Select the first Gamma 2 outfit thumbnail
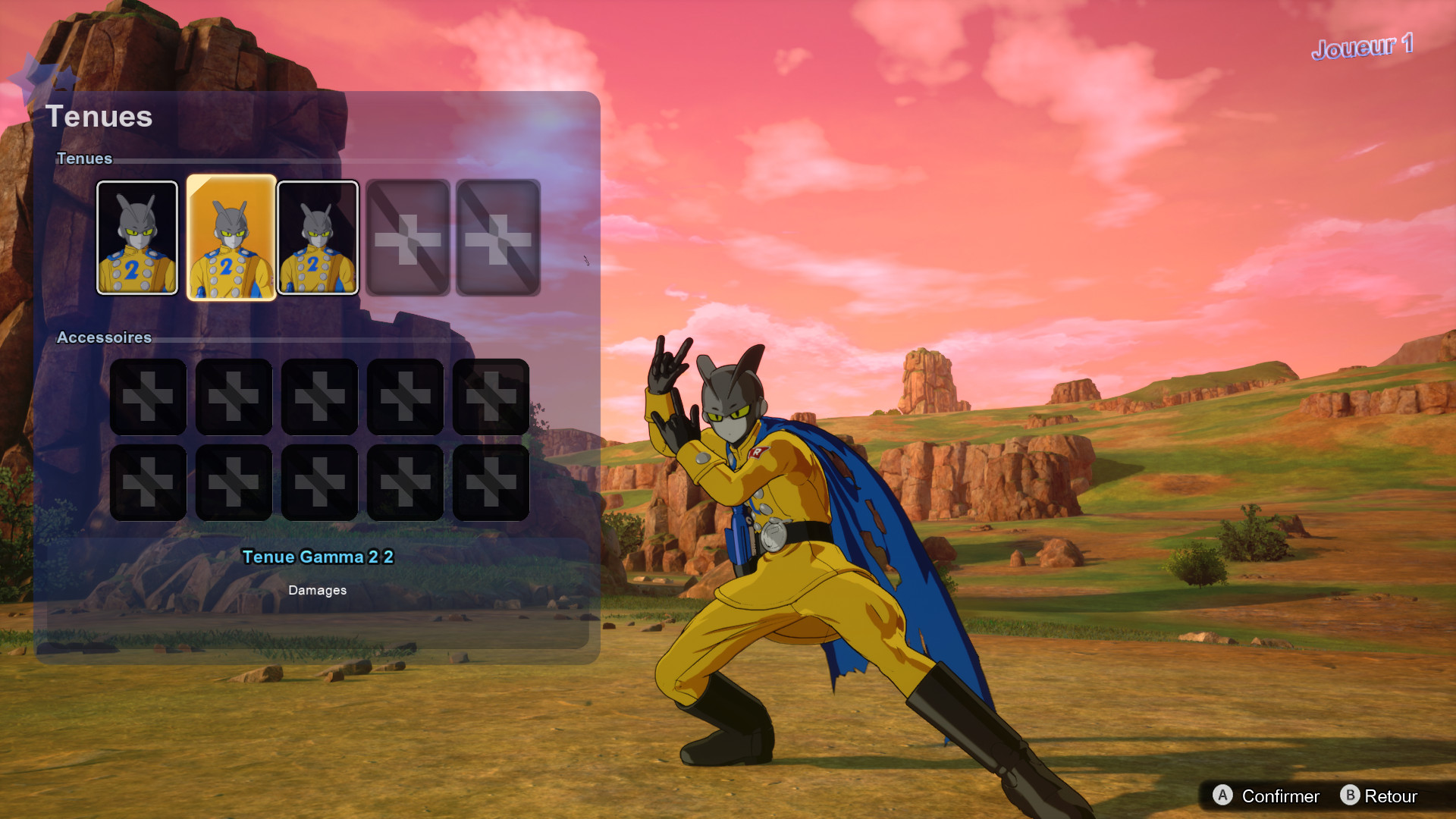This screenshot has width=1456, height=819. click(x=137, y=237)
